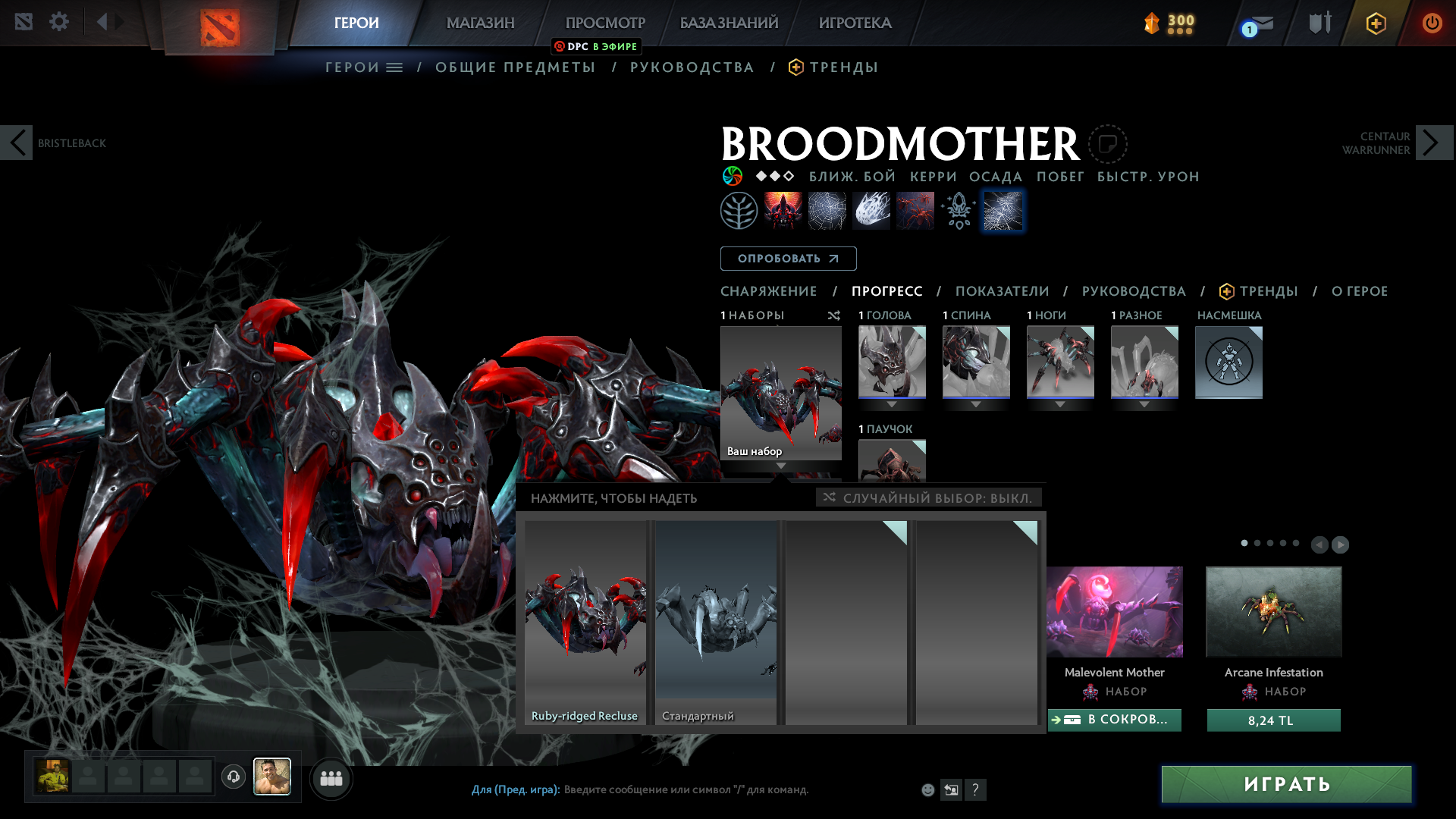Image resolution: width=1456 pixels, height=819 pixels.
Task: Open the emoticon picker in chat
Action: coord(927,789)
